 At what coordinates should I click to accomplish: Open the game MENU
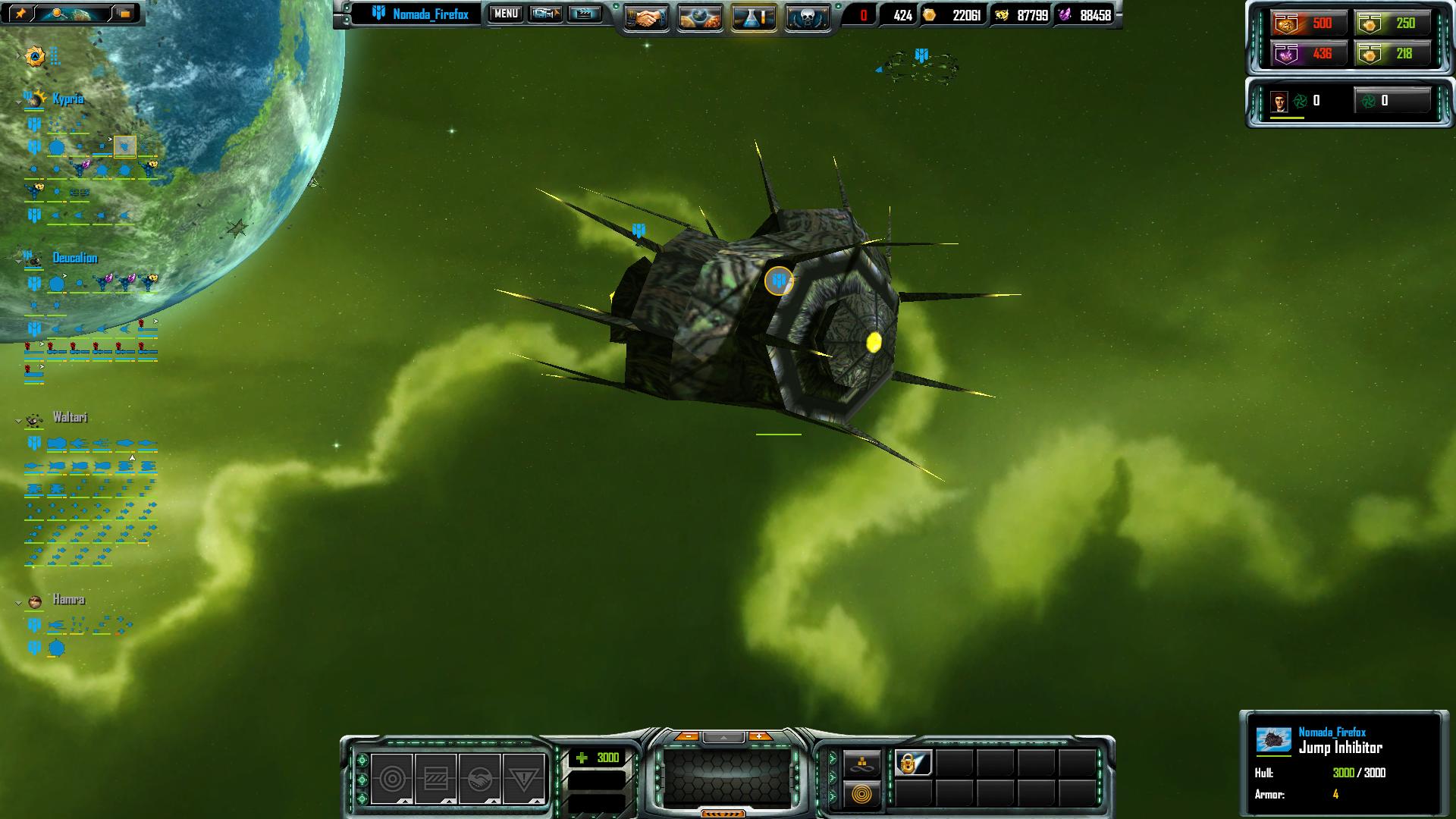click(506, 14)
